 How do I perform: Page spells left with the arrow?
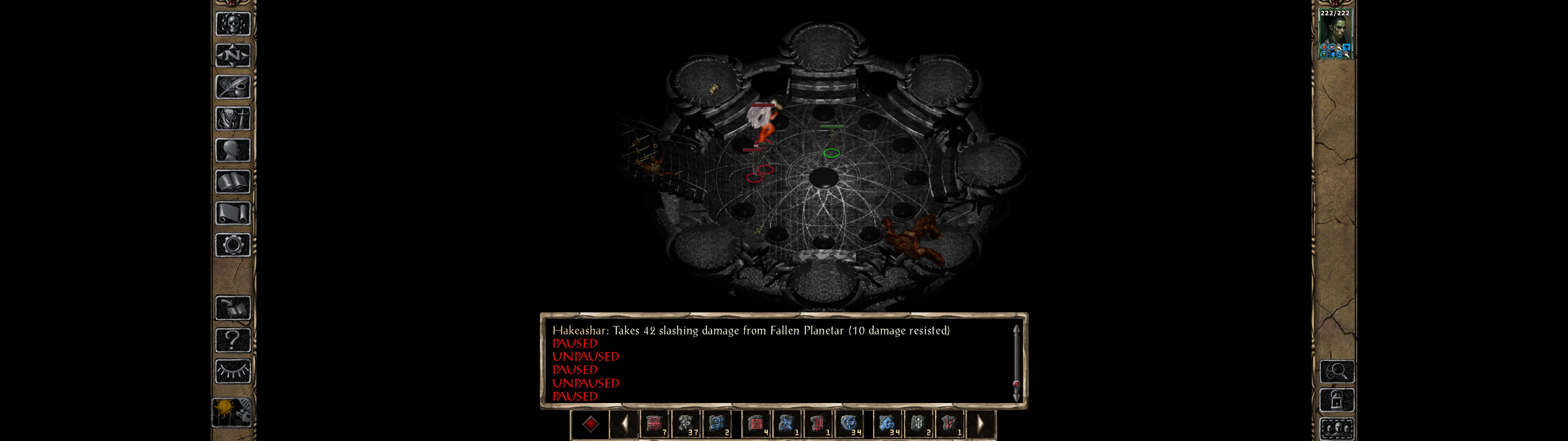point(624,424)
